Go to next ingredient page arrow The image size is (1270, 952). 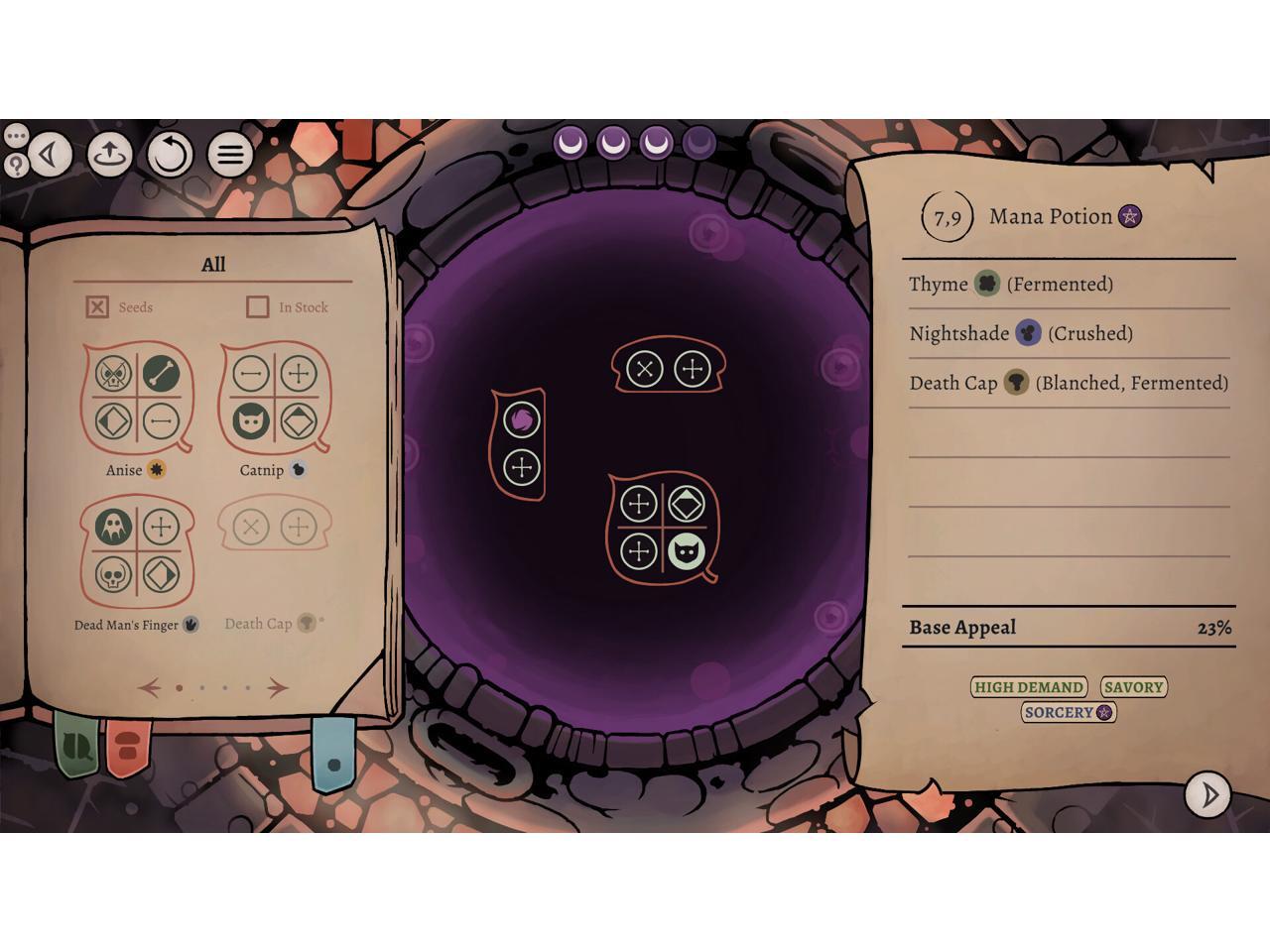[277, 687]
